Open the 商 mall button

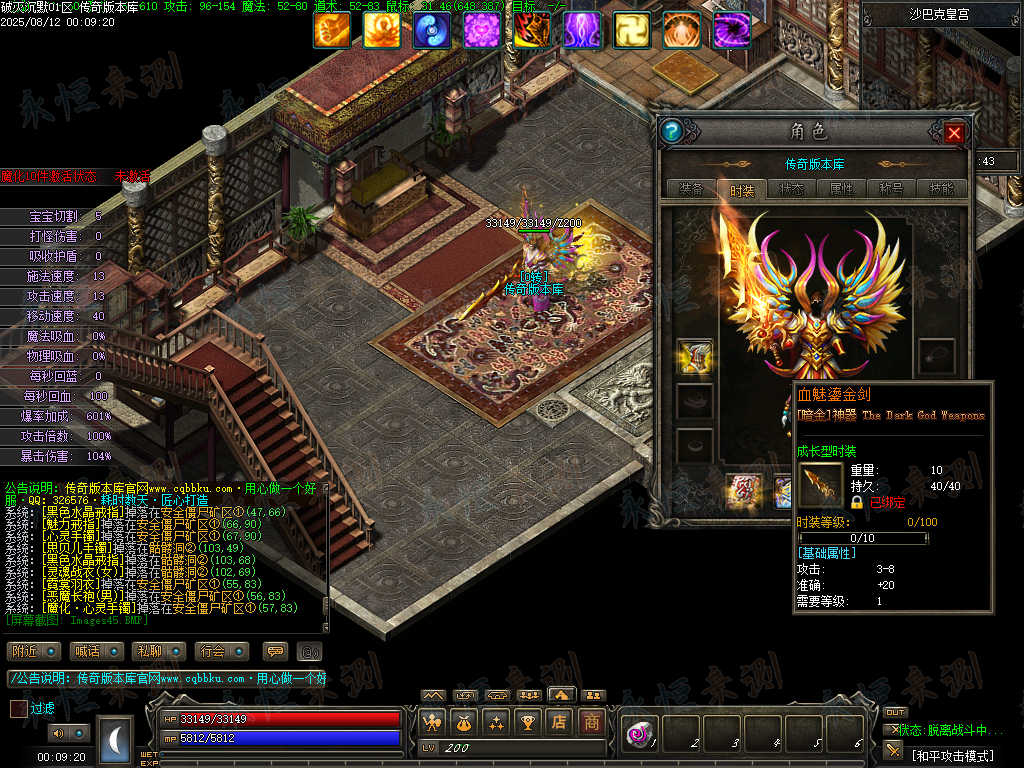click(592, 721)
